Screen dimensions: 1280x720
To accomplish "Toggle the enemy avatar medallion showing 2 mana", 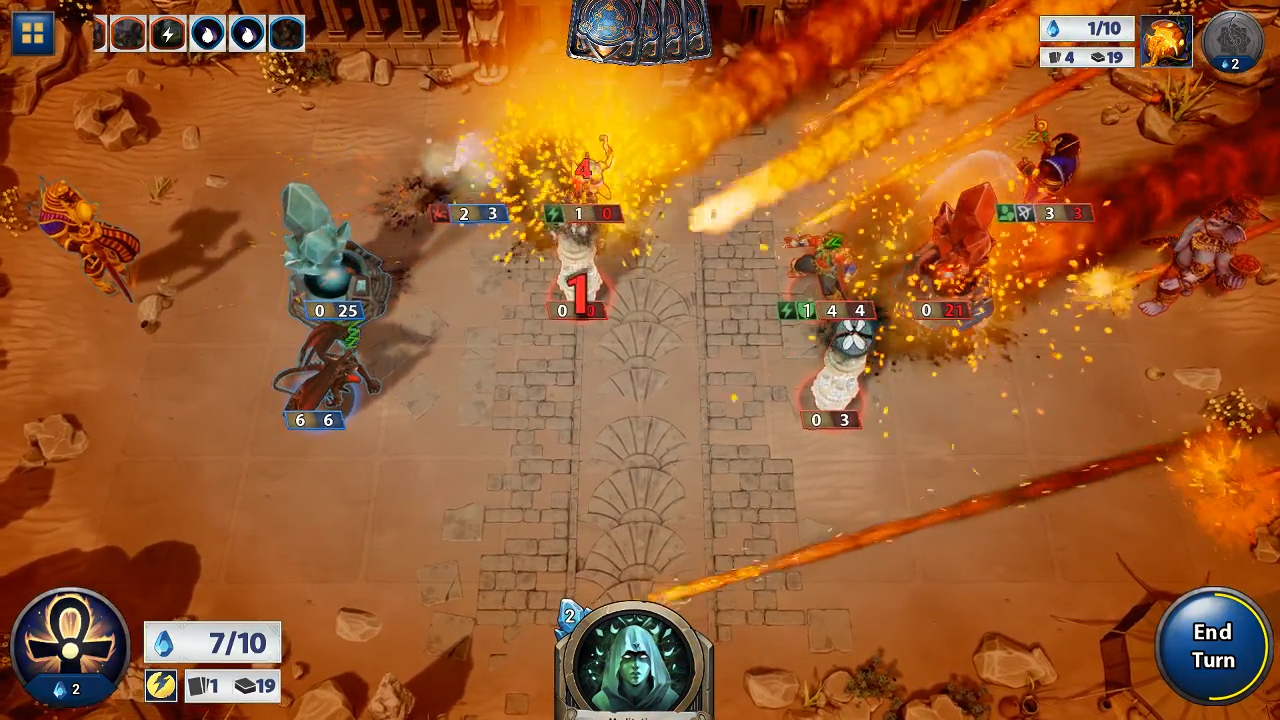I will point(1233,42).
